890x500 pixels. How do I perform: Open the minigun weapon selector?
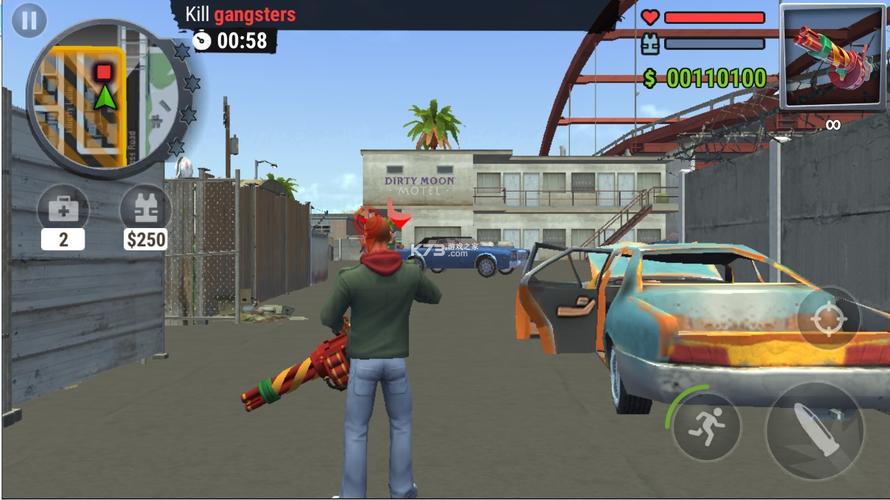(x=833, y=58)
